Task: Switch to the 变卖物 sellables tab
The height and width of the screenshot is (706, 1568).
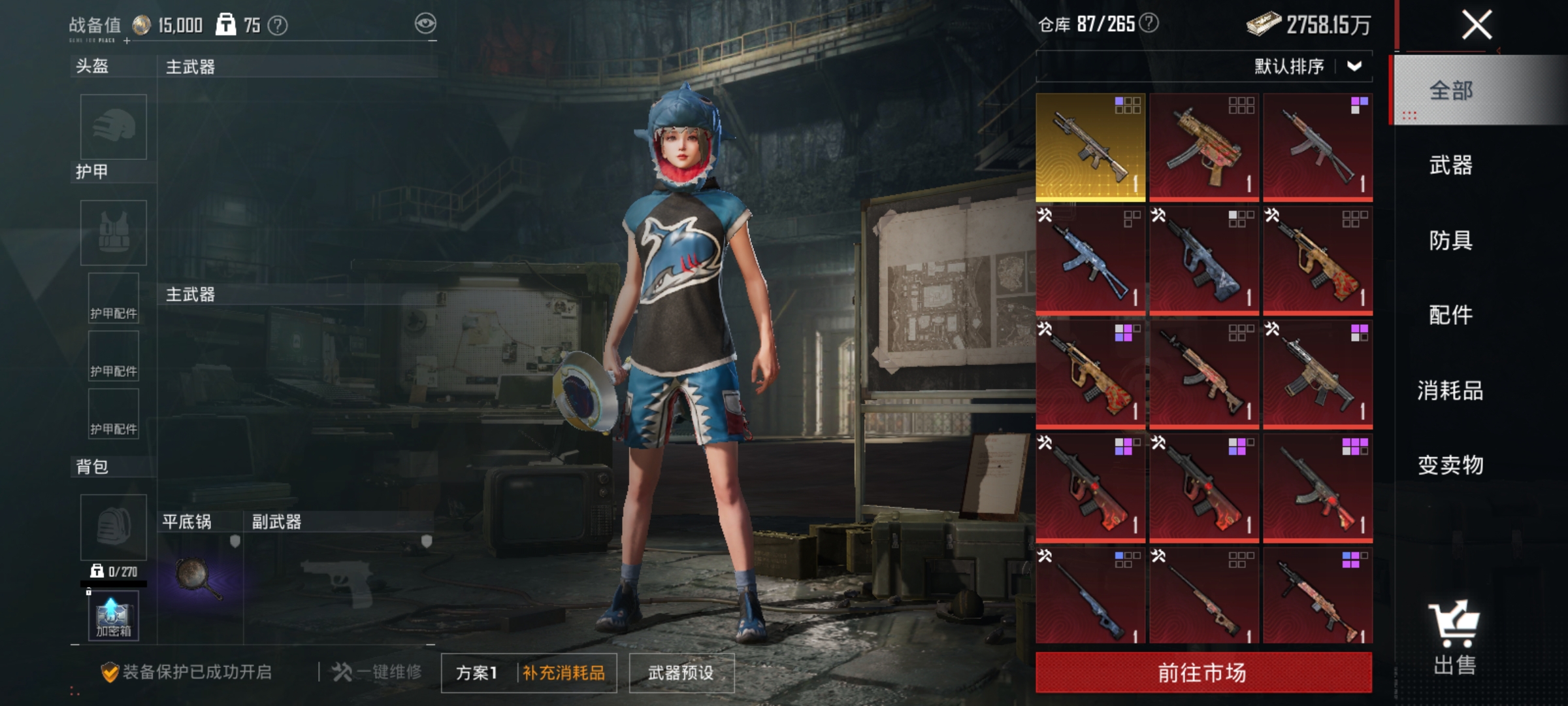Action: pyautogui.click(x=1451, y=465)
